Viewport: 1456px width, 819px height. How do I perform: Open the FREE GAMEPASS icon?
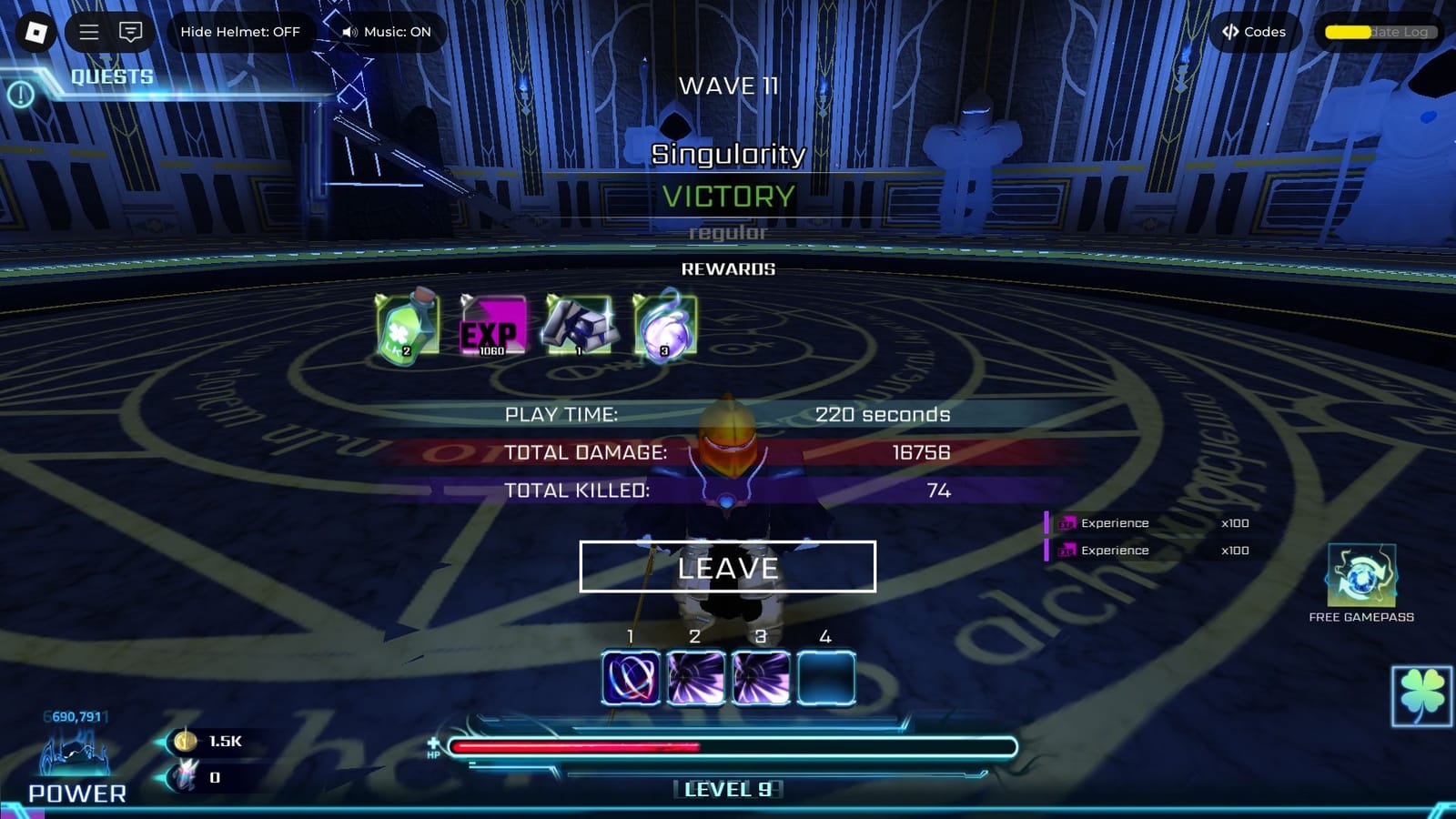(1361, 573)
